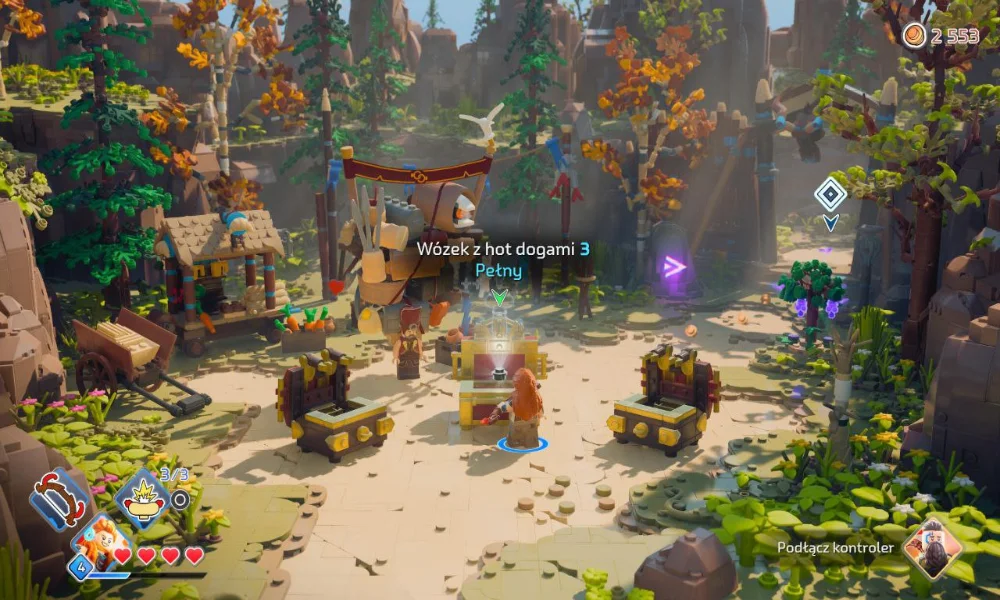This screenshot has width=1000, height=600.
Task: Click the stud coin currency icon
Action: tap(914, 36)
